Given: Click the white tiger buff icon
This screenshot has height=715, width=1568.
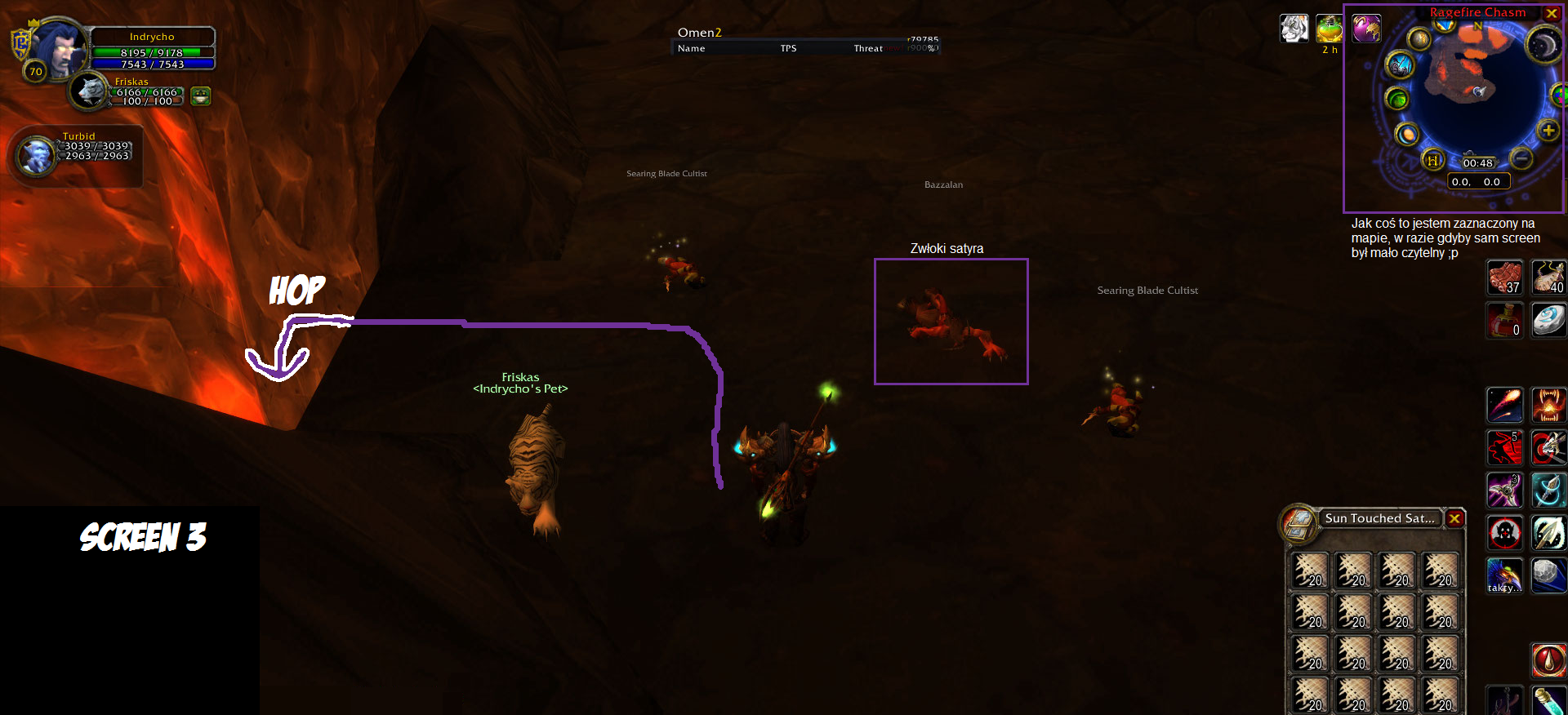Looking at the screenshot, I should [x=1294, y=29].
